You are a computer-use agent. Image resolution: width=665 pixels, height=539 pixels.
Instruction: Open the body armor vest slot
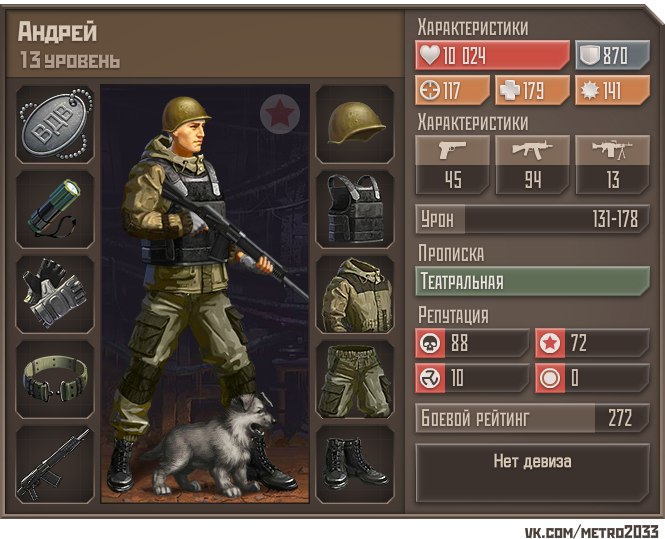(x=355, y=210)
